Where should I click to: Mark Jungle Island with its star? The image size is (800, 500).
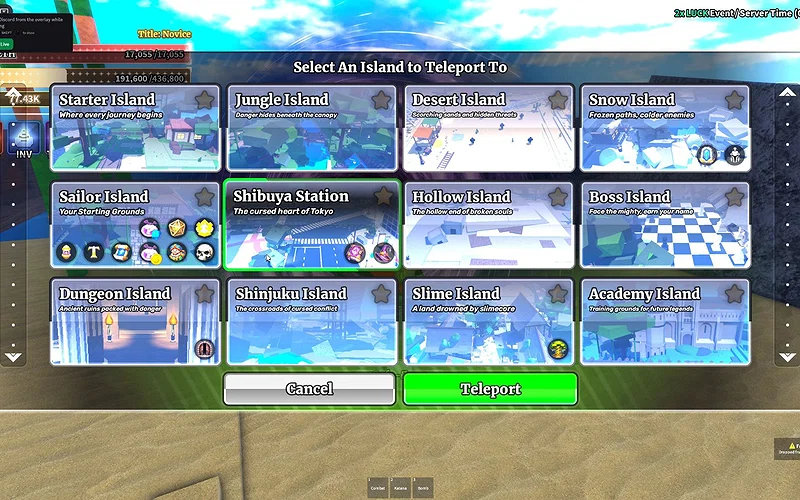(x=381, y=100)
